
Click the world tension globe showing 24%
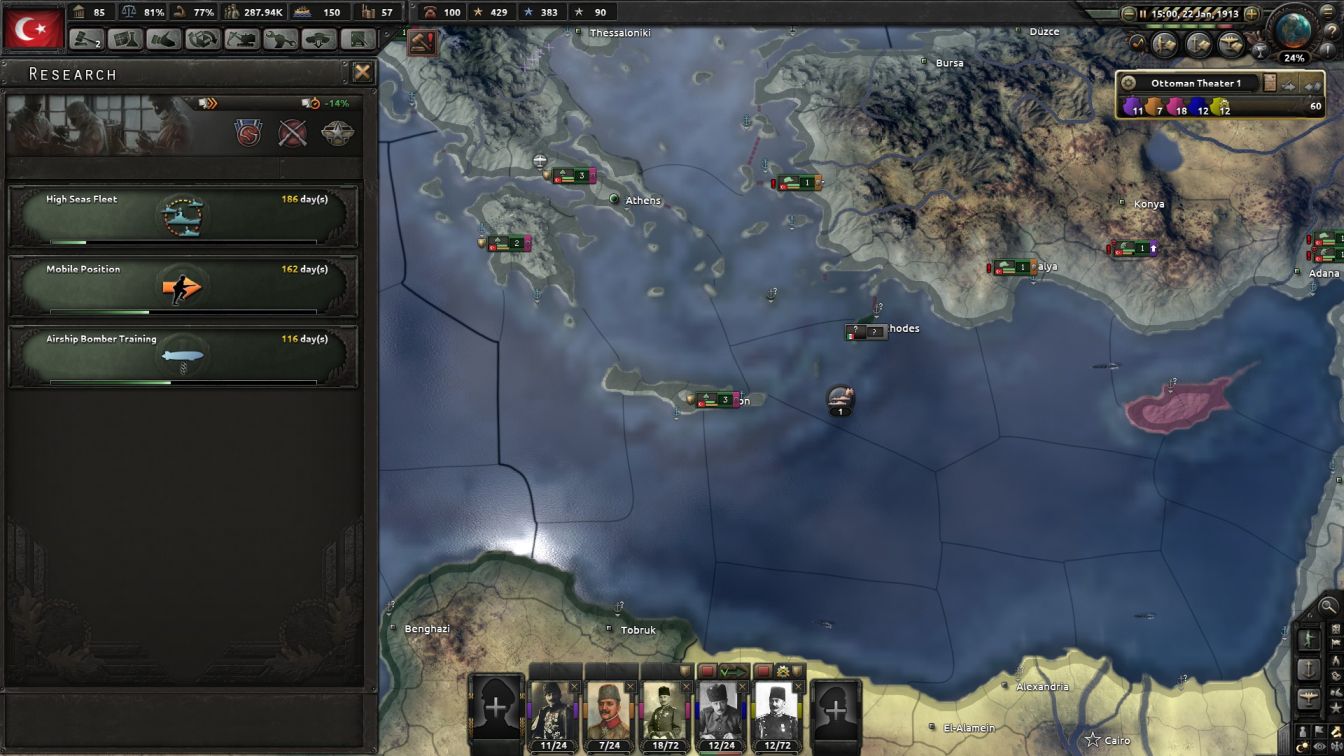coord(1294,34)
